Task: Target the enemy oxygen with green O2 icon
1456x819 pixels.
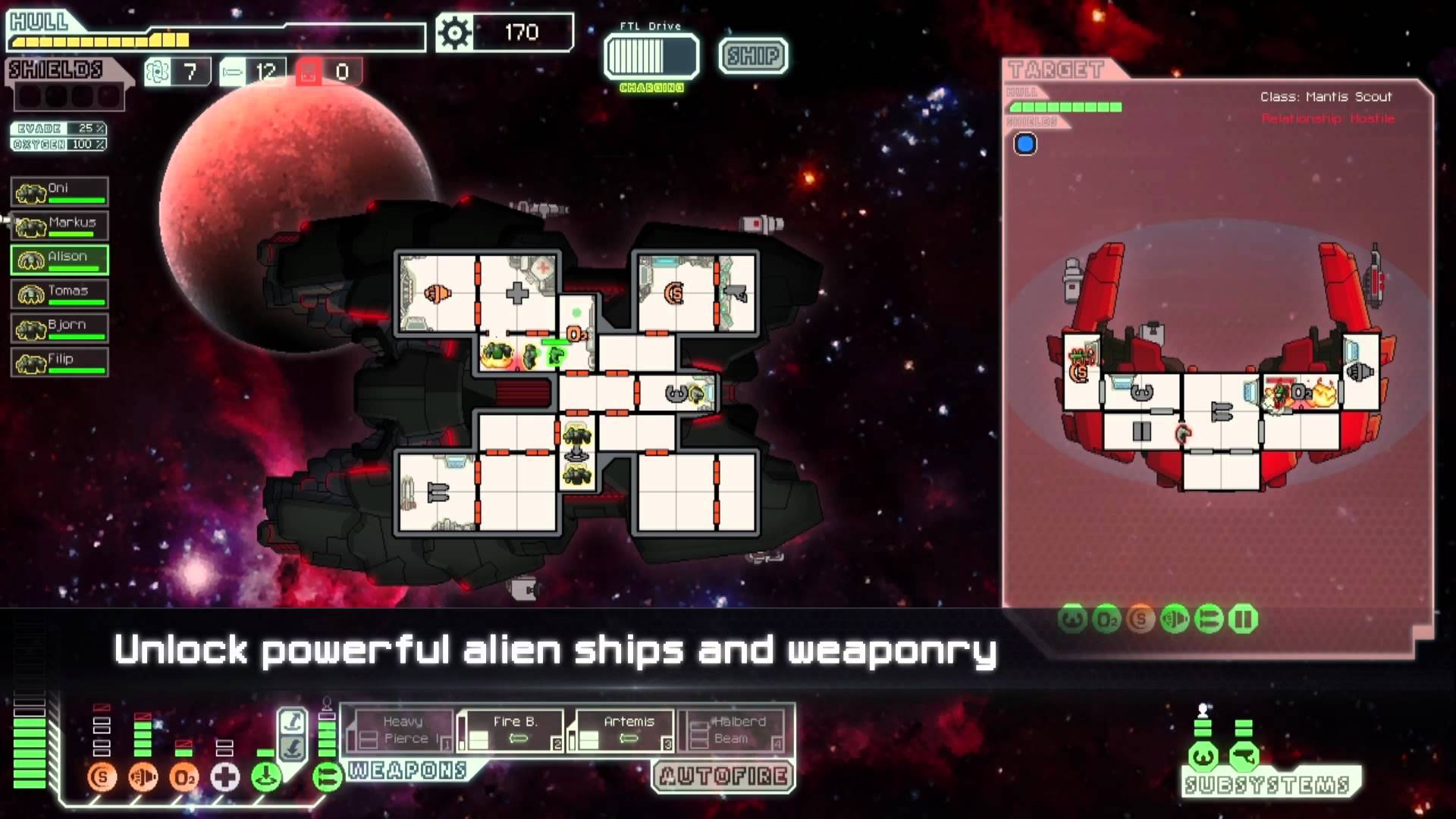Action: [x=1106, y=620]
